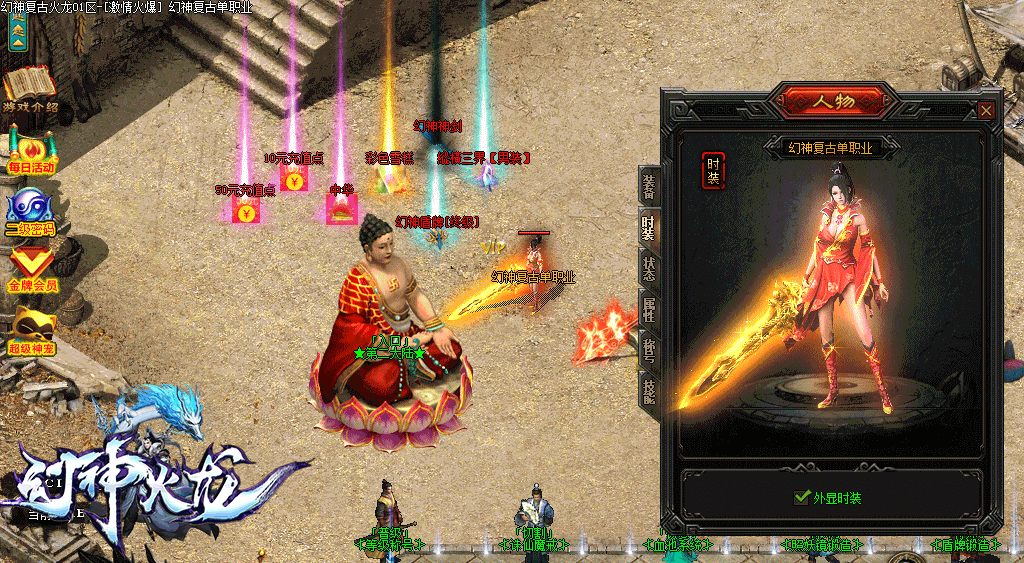Collapse the side menu with the arrow button
Image resolution: width=1024 pixels, height=563 pixels.
[17, 30]
